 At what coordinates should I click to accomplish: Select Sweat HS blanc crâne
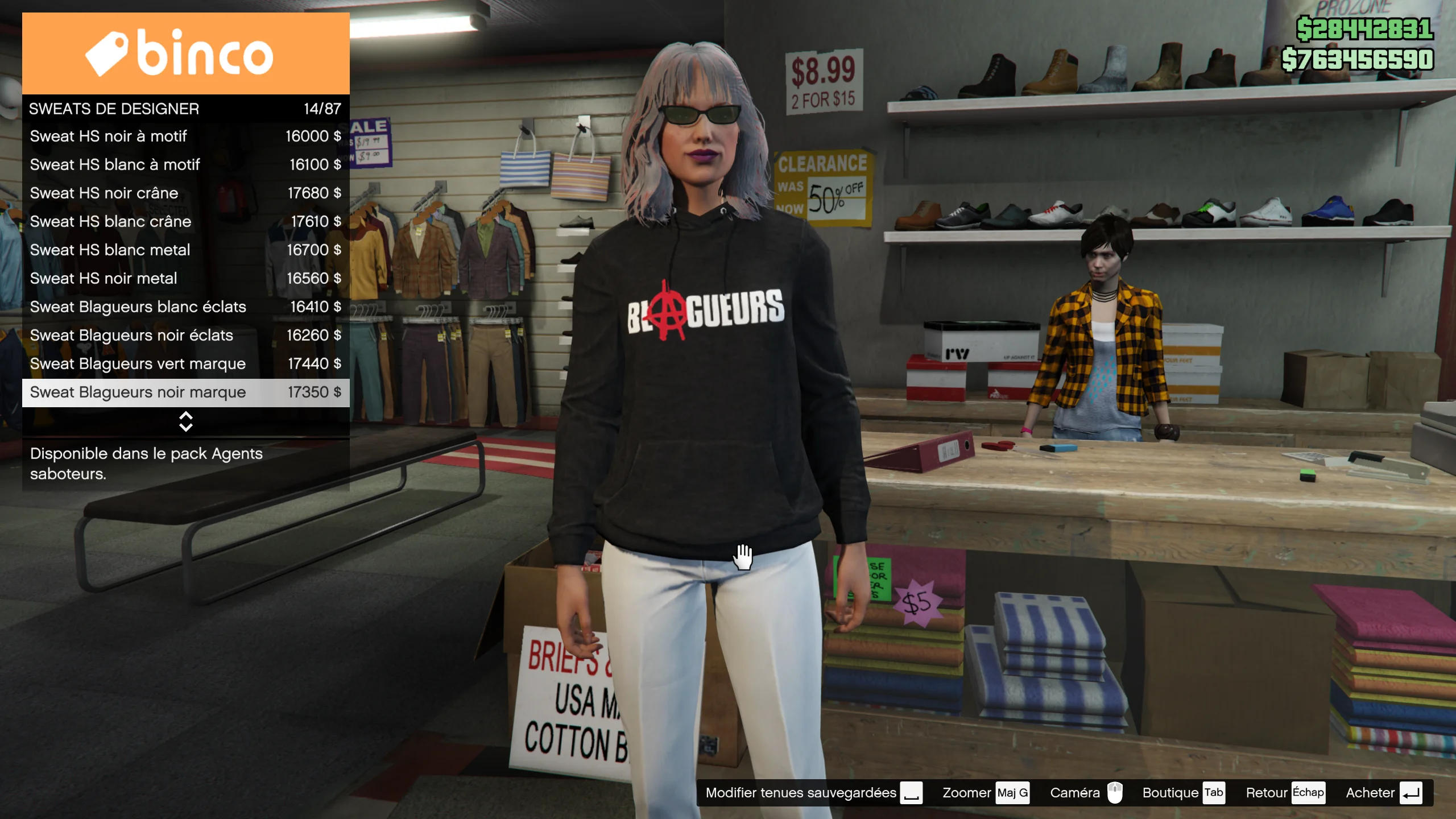(185, 222)
